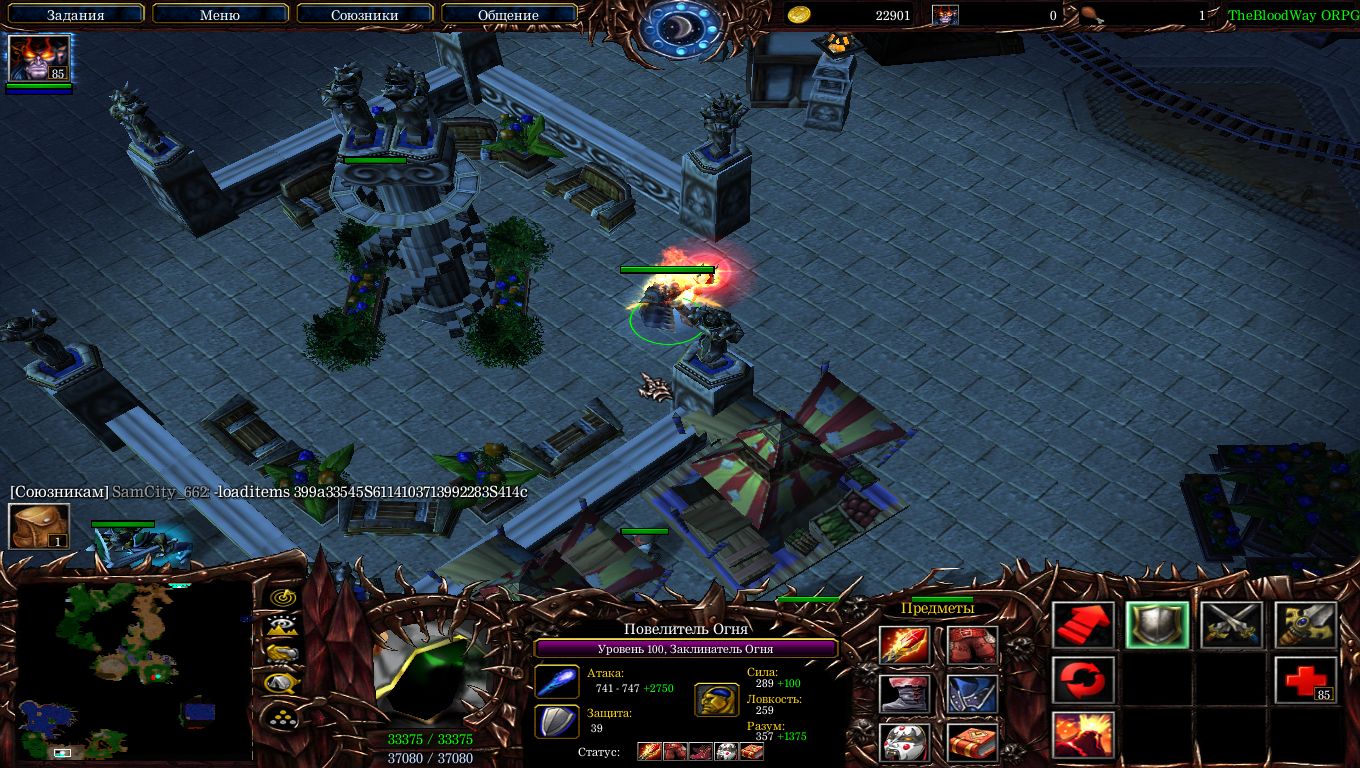1360x768 pixels.
Task: Click the backpack icon below the chat message
Action: (x=40, y=526)
